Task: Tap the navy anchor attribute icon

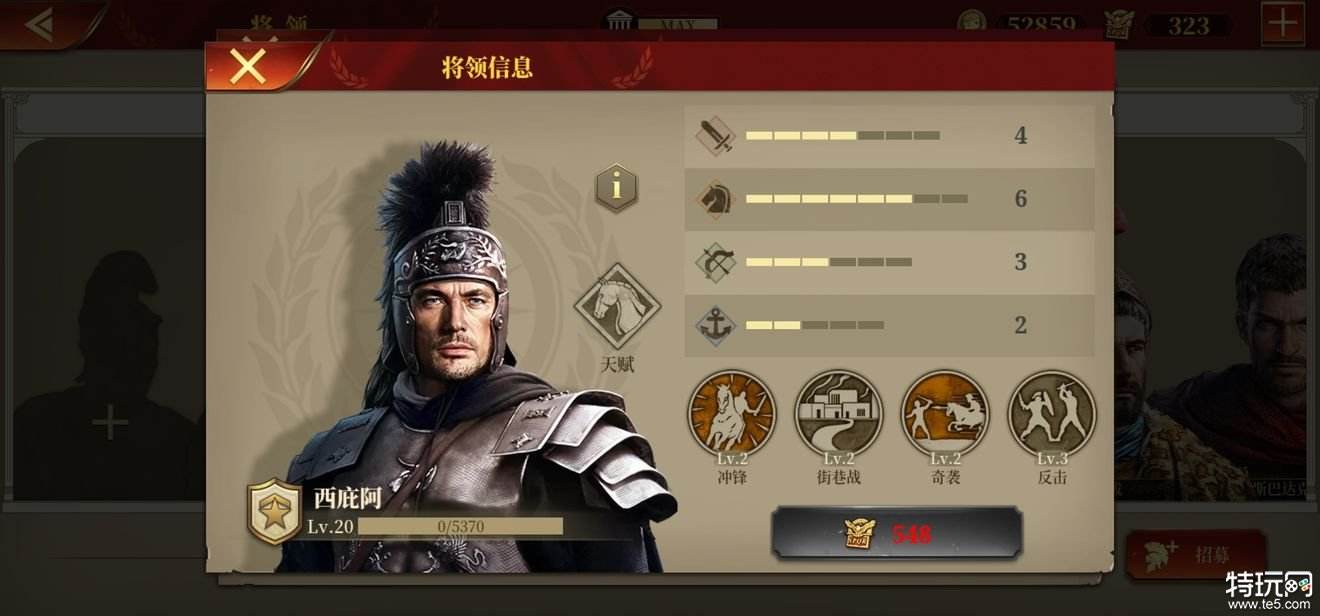Action: (x=716, y=325)
